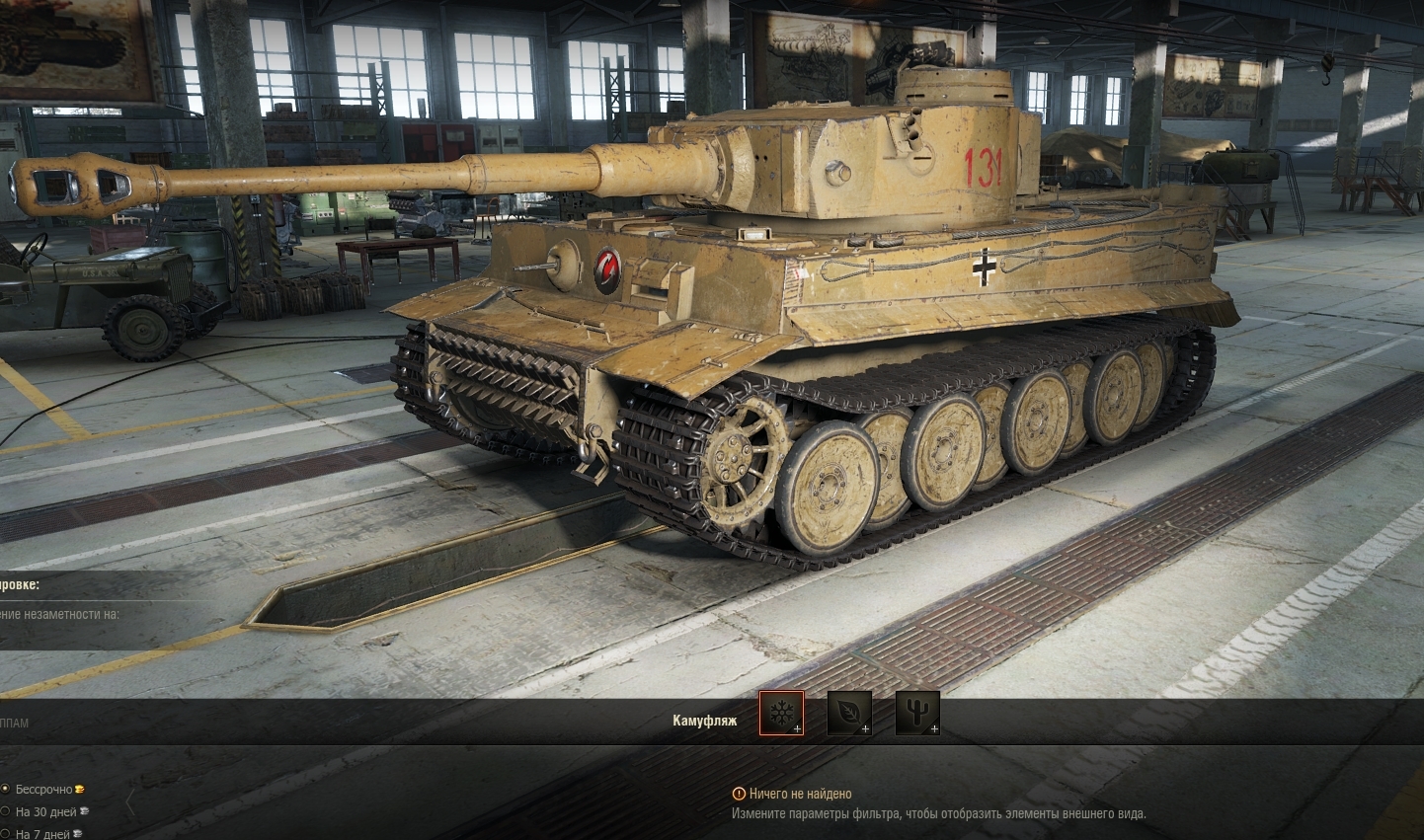
Task: Open the desert cactus camouflage slot
Action: [x=917, y=713]
